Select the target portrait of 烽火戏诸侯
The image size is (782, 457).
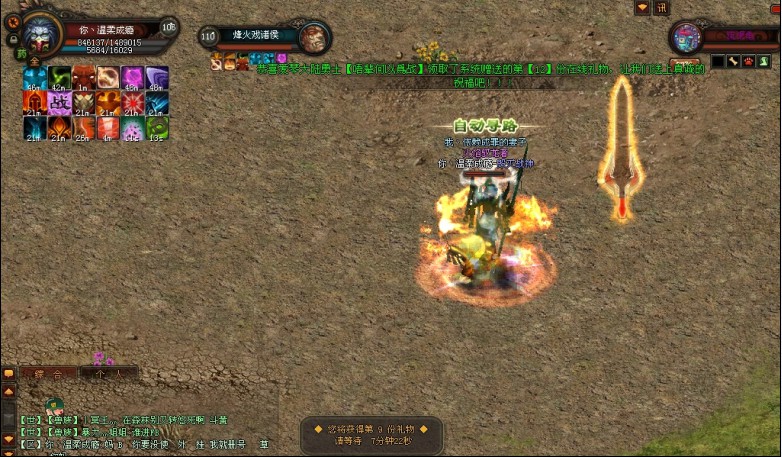point(313,37)
